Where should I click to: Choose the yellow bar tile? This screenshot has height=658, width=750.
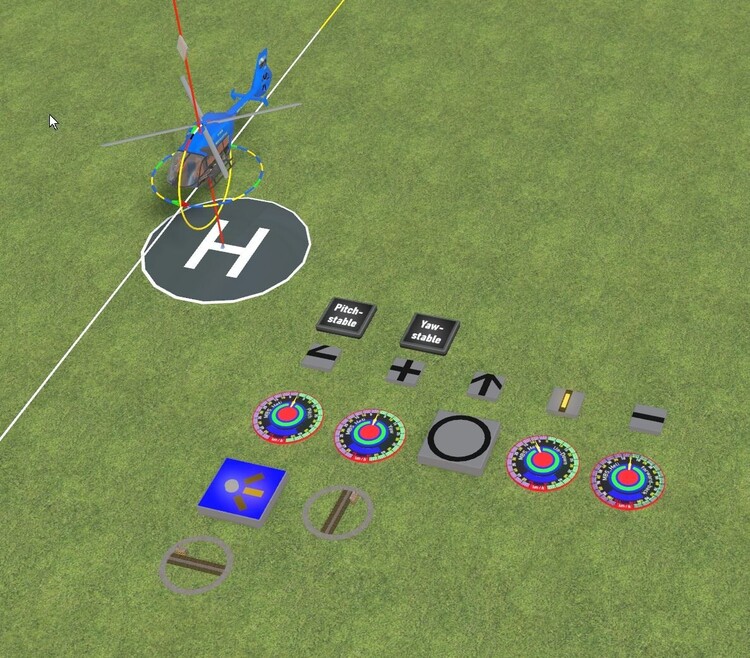pos(566,401)
